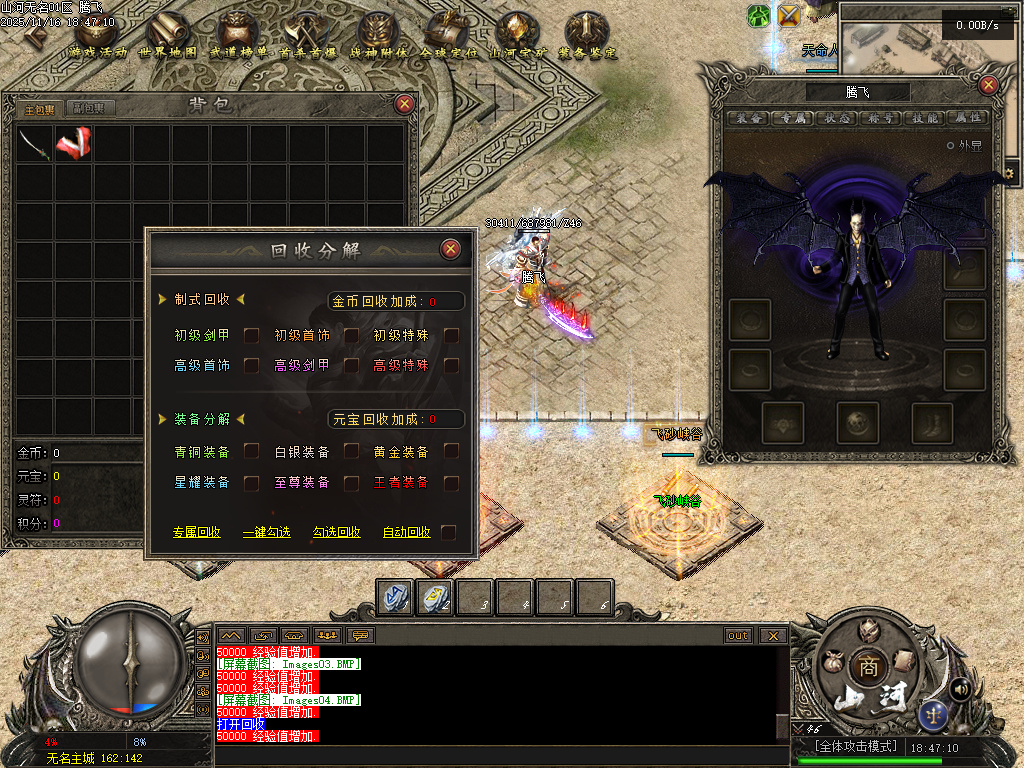This screenshot has height=768, width=1024.
Task: Use the first hotbar slot item
Action: pos(395,597)
